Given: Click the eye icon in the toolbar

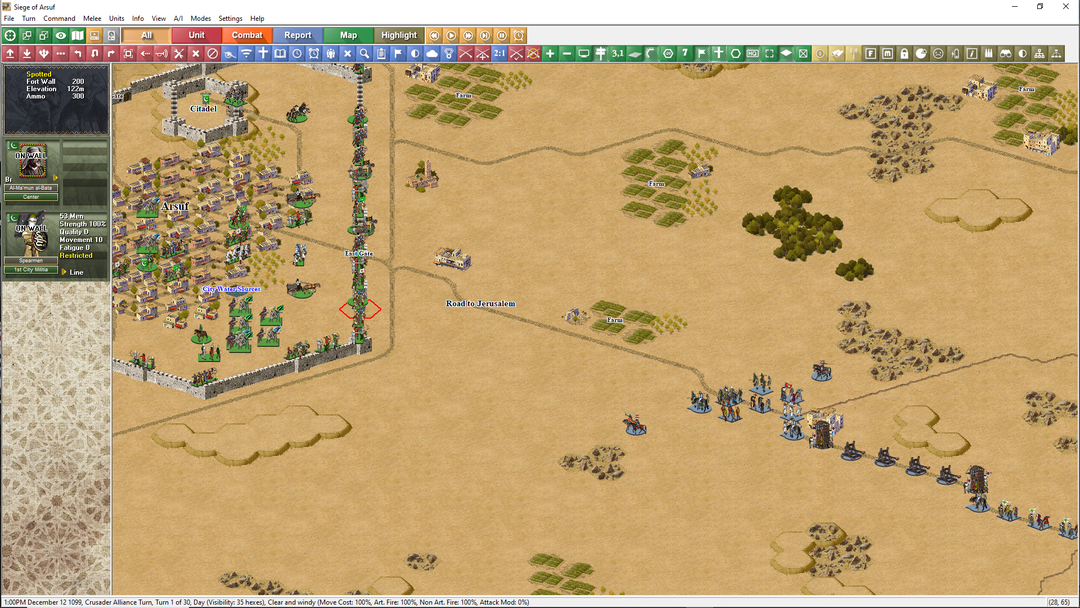Looking at the screenshot, I should pos(61,35).
